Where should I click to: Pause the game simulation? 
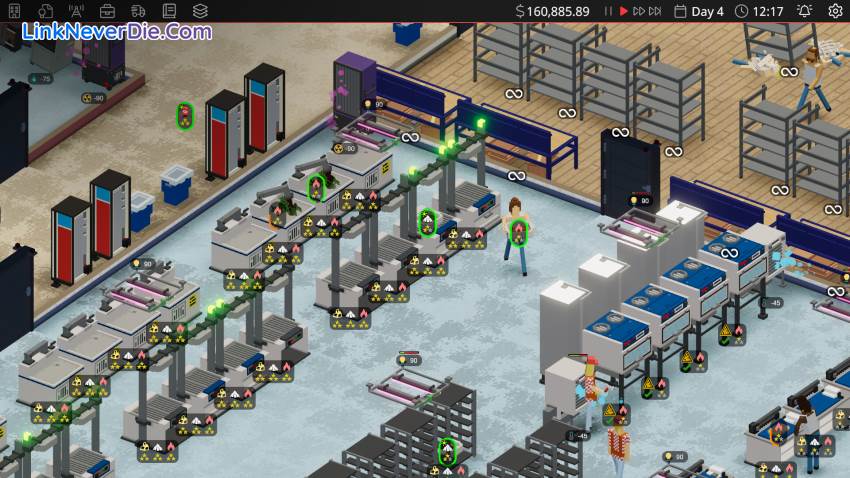point(608,11)
